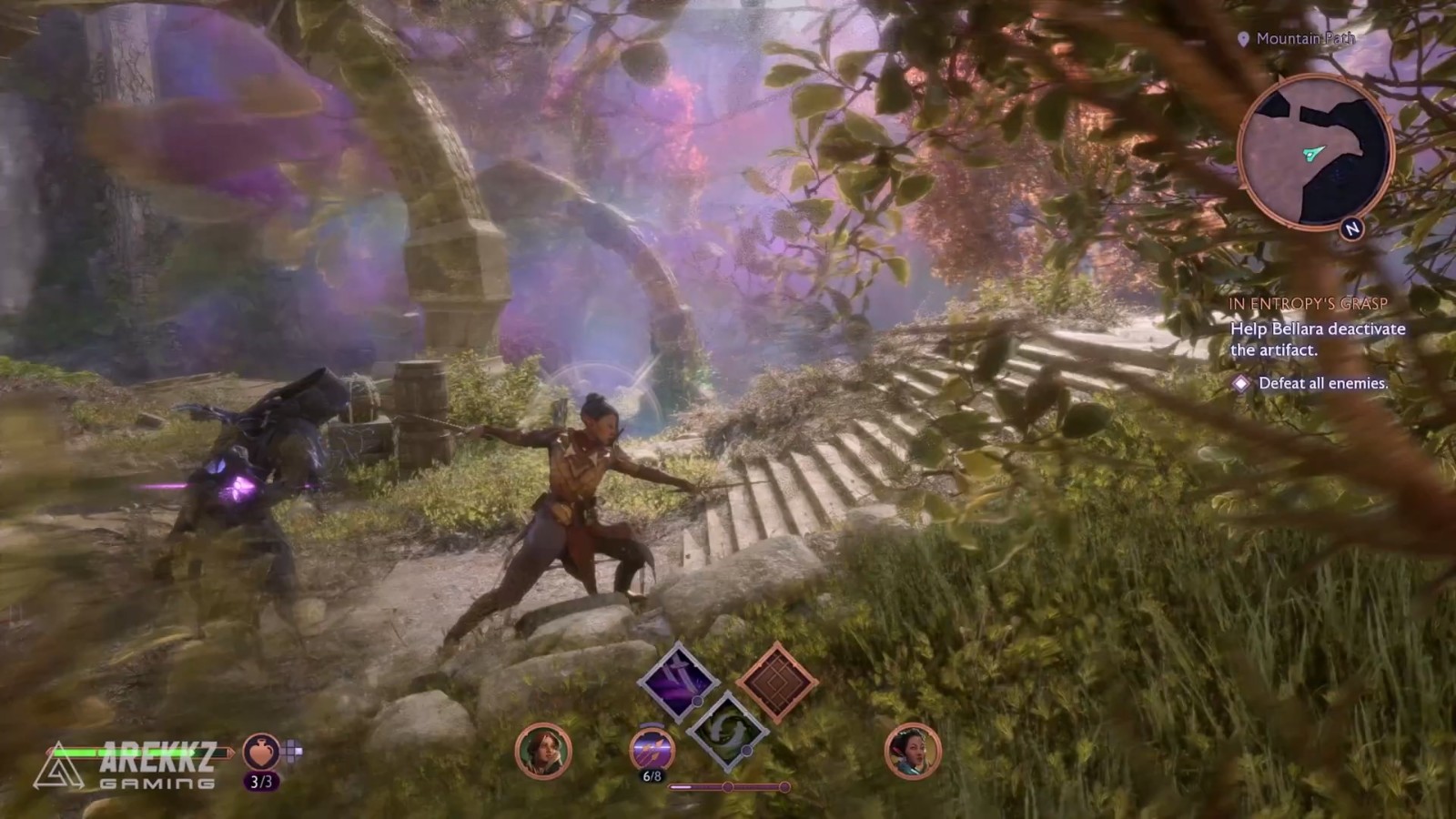Select the locked brown diamond ability slot
Image resolution: width=1456 pixels, height=819 pixels.
point(776,682)
